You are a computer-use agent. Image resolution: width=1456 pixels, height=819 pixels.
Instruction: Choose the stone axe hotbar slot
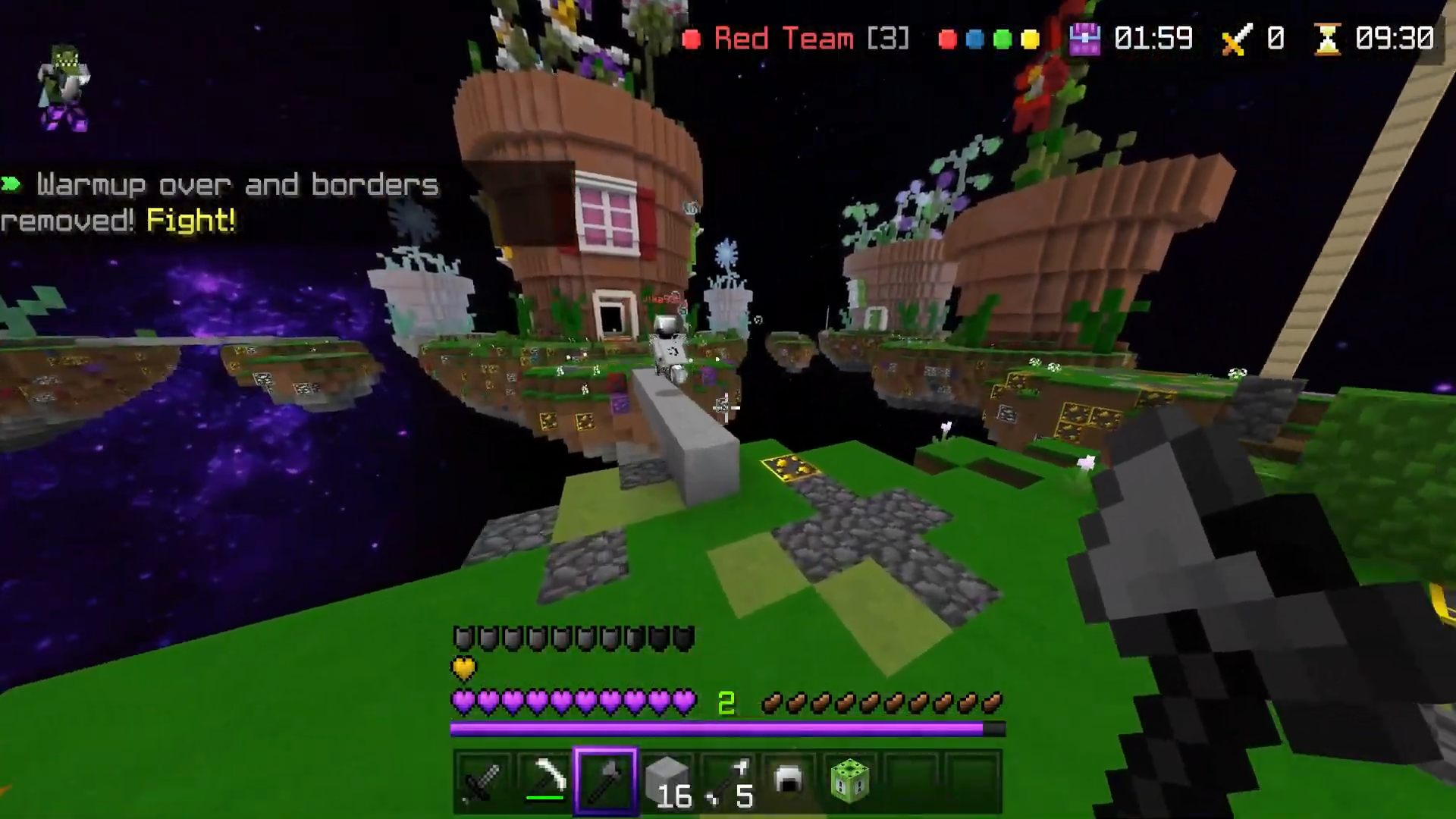click(x=606, y=781)
